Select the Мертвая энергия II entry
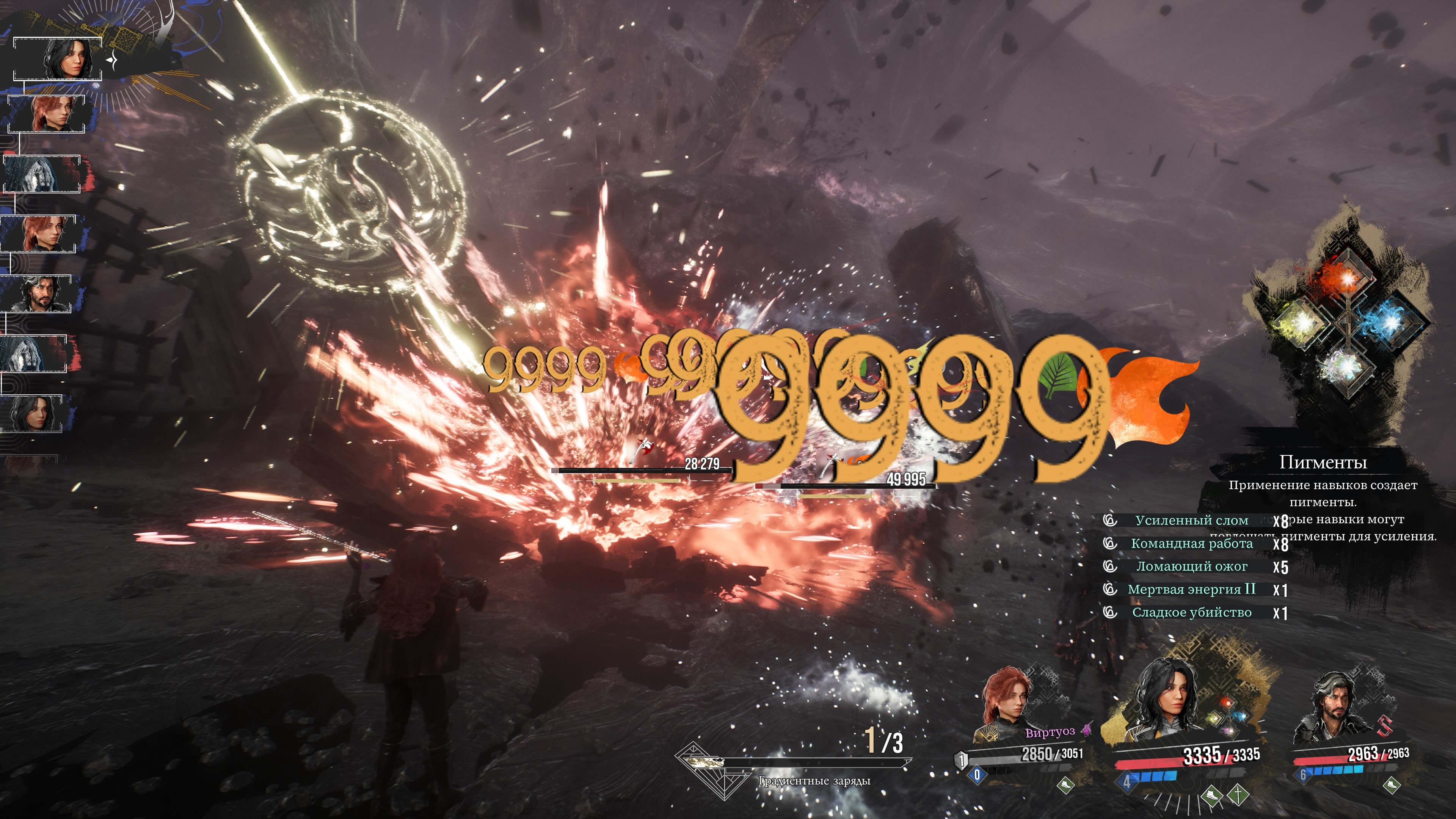 1191,590
